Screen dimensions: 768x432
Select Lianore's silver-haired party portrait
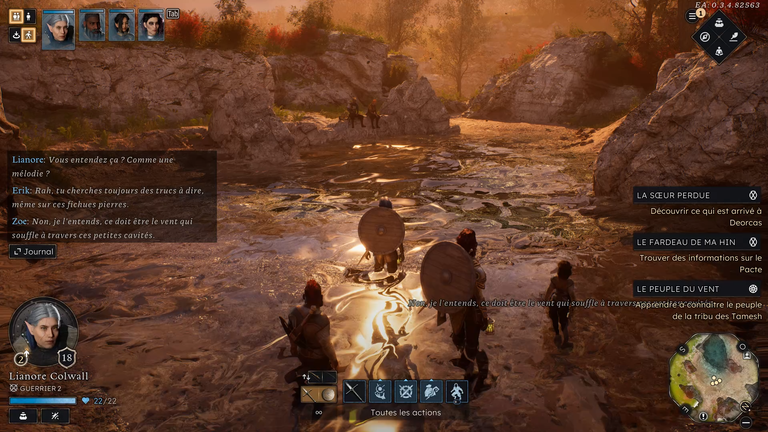[58, 26]
